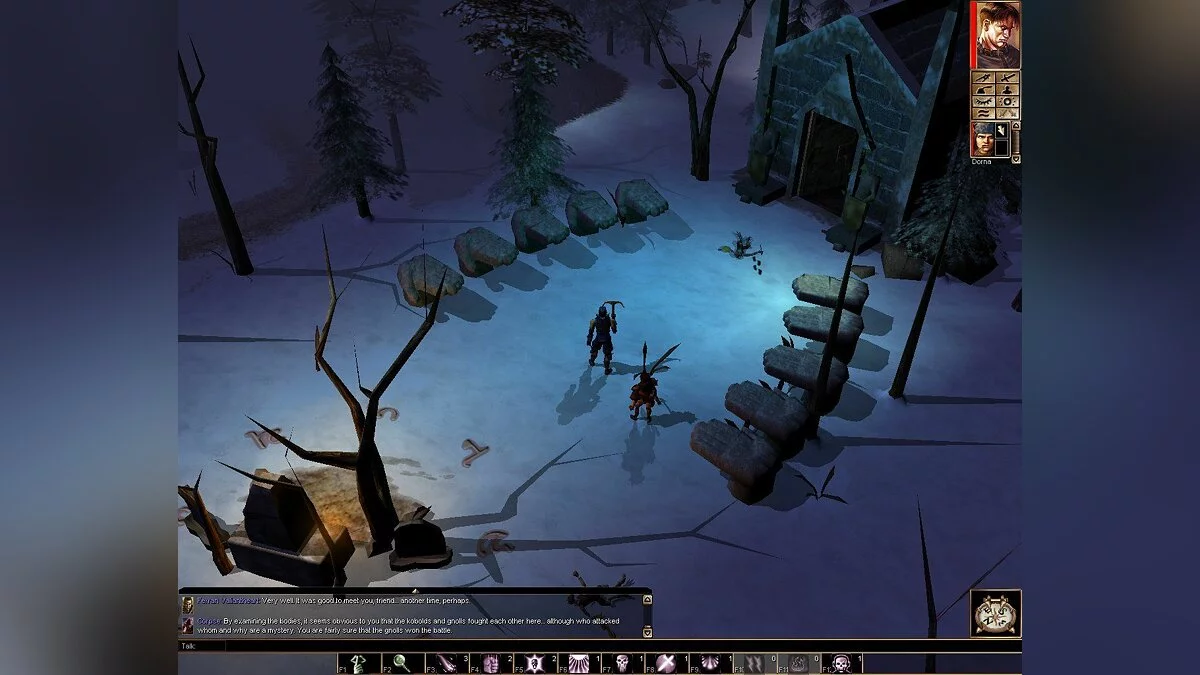Select the F12 skull with headset quickslot
The image size is (1200, 675).
[x=840, y=663]
